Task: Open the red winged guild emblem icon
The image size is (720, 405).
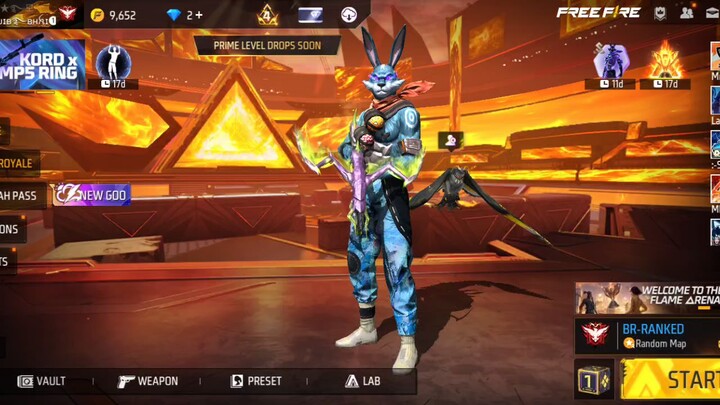Action: coord(68,14)
